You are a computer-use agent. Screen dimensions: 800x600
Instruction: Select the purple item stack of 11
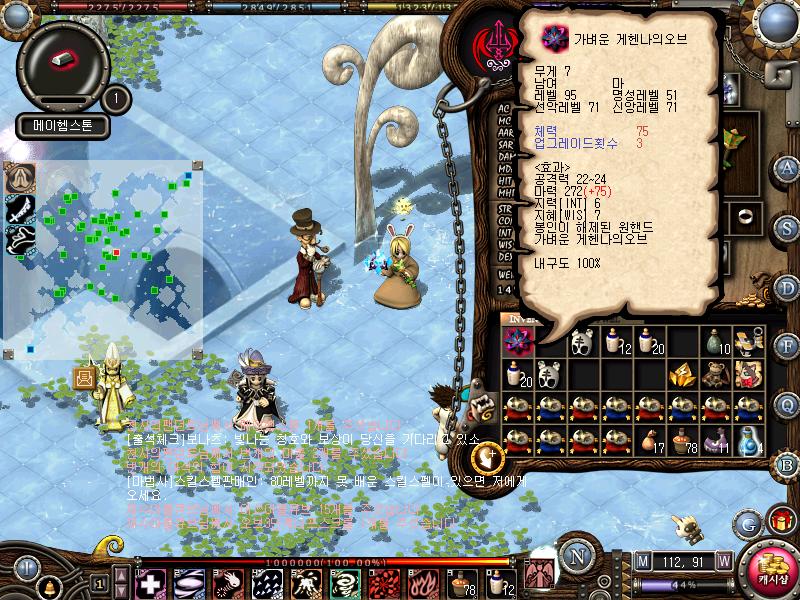(716, 440)
